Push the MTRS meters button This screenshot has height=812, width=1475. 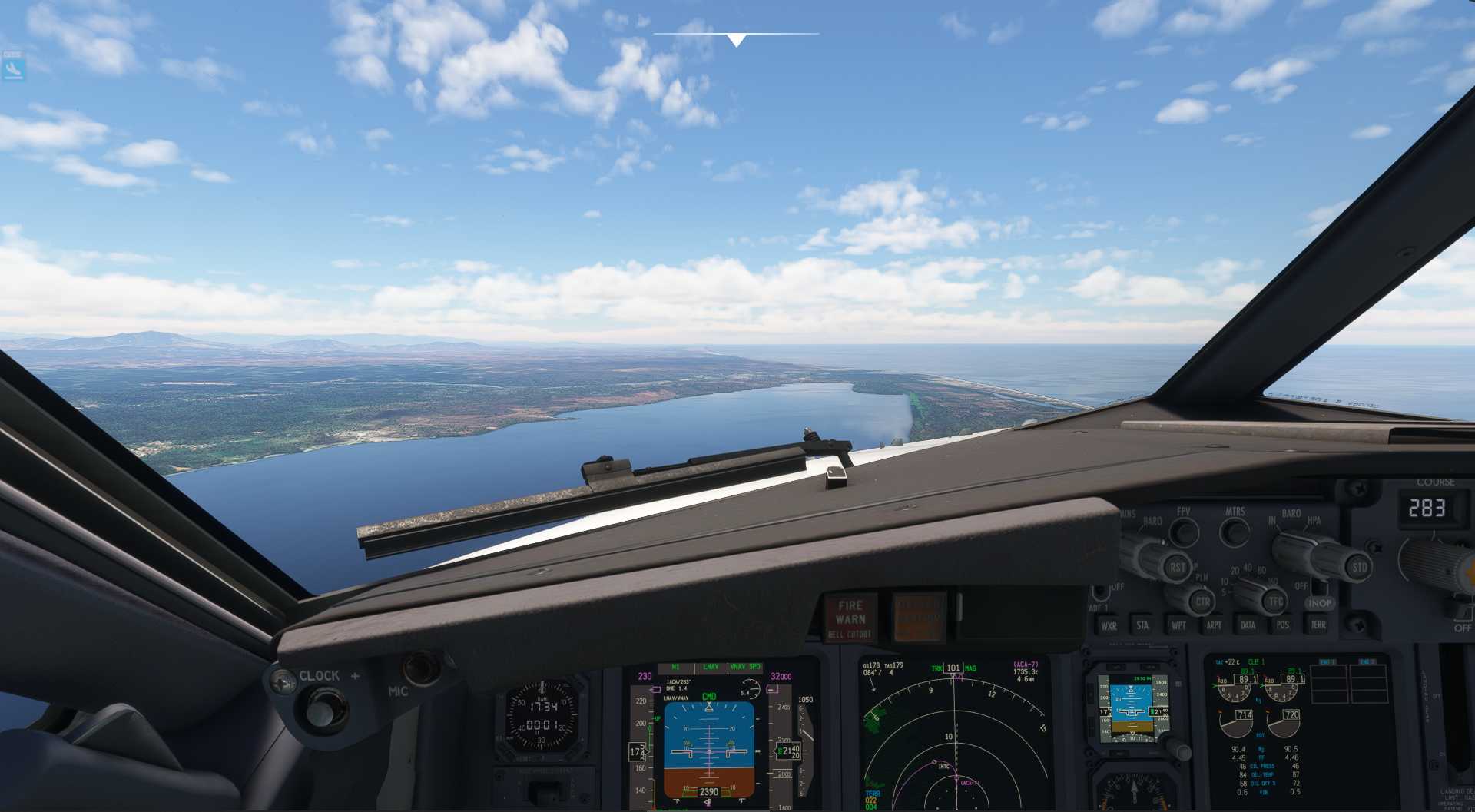pyautogui.click(x=1235, y=531)
